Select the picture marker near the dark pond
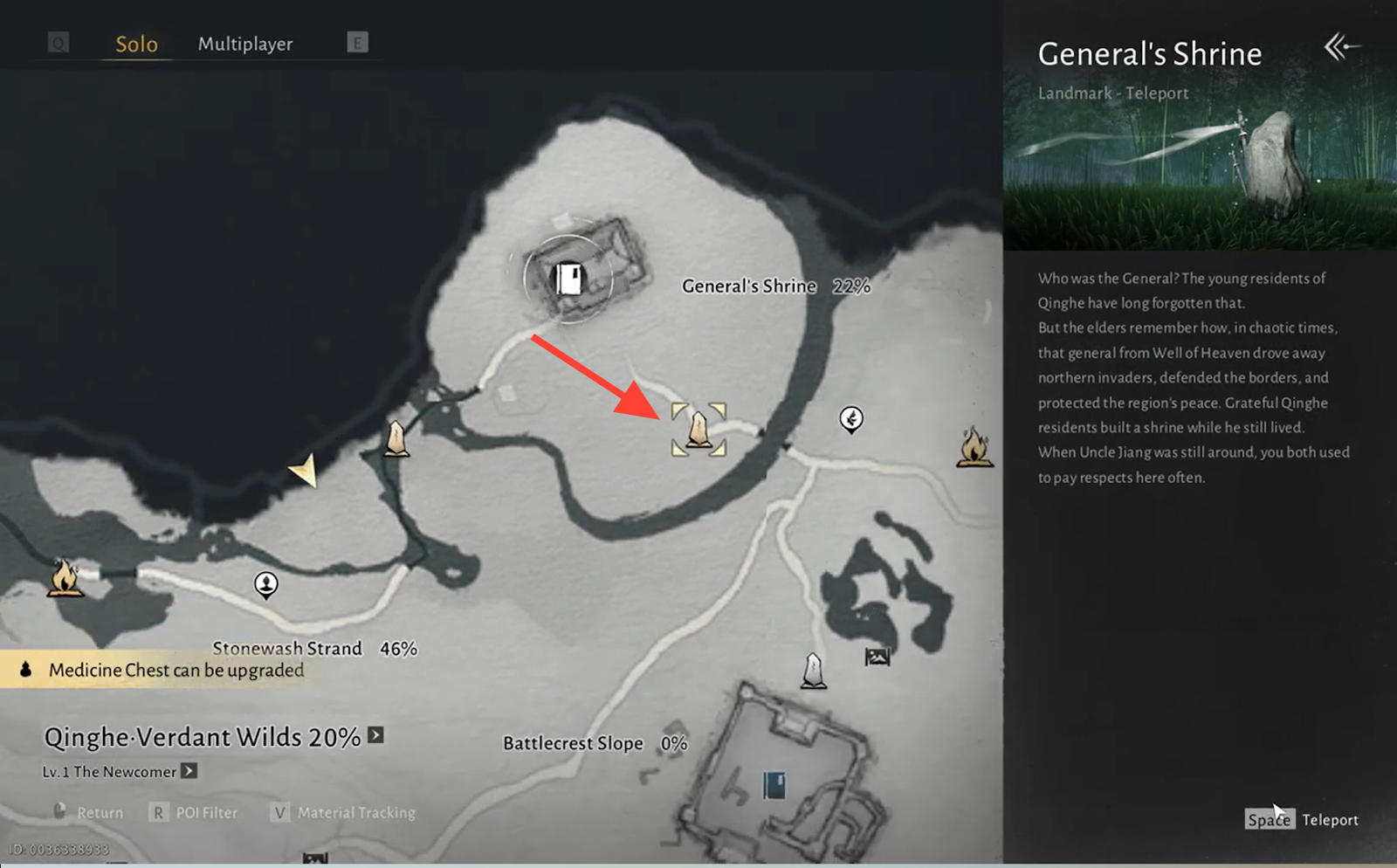 [877, 657]
